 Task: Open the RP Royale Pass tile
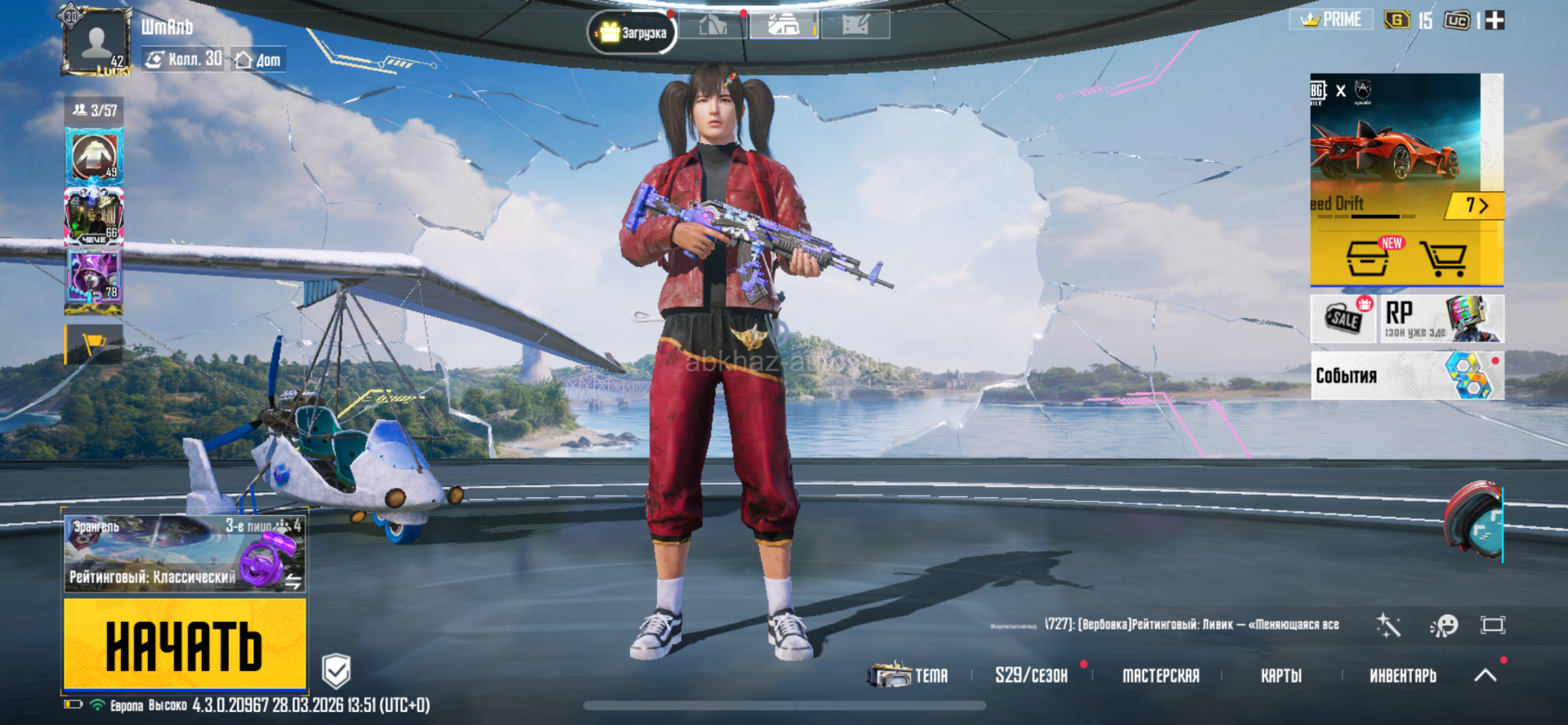(1441, 318)
